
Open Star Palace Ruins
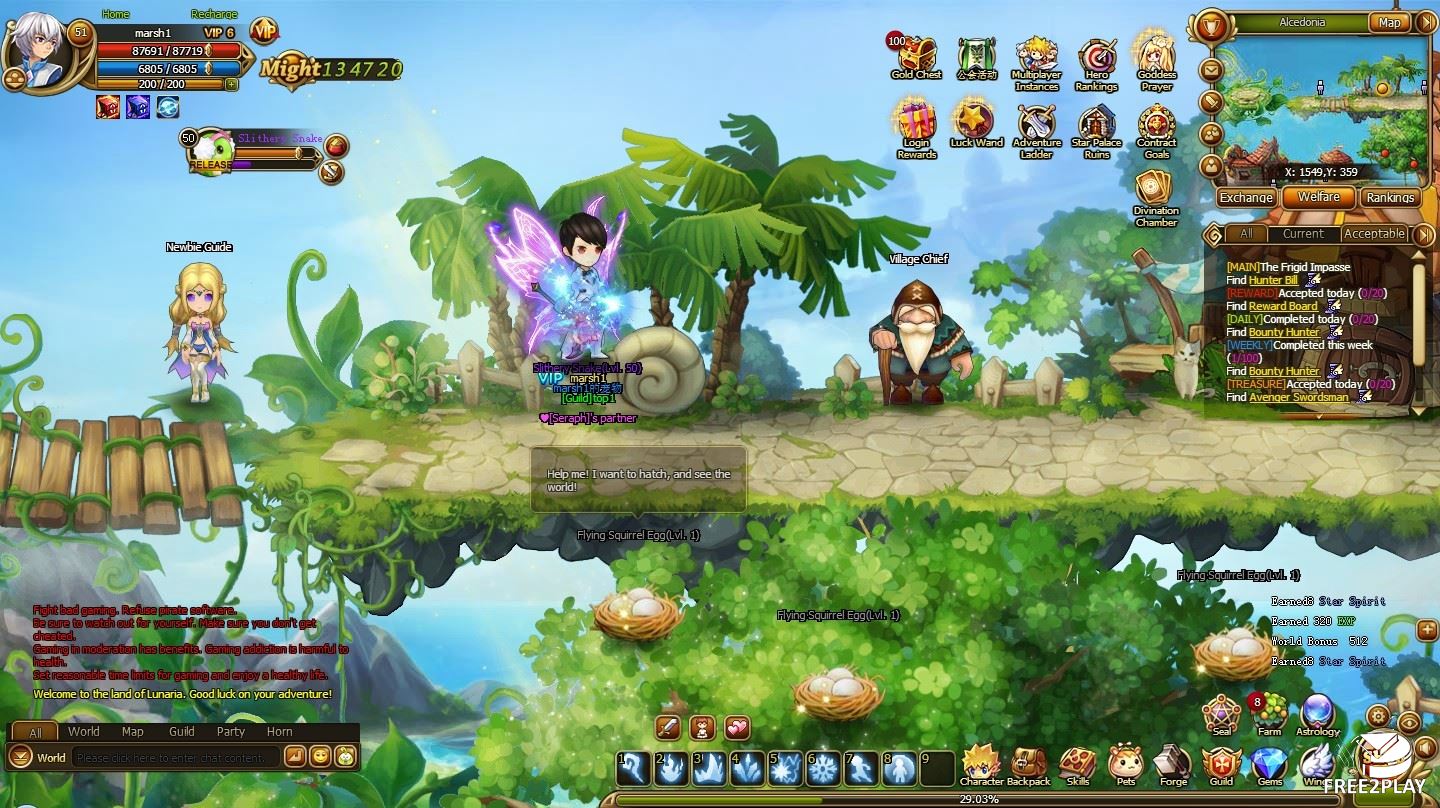(1097, 128)
